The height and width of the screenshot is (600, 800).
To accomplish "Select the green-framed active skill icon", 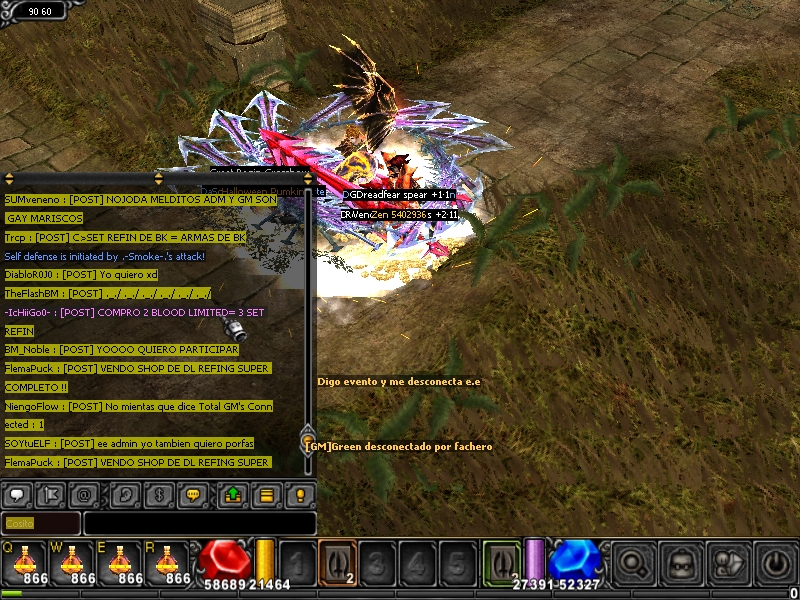I will point(502,562).
